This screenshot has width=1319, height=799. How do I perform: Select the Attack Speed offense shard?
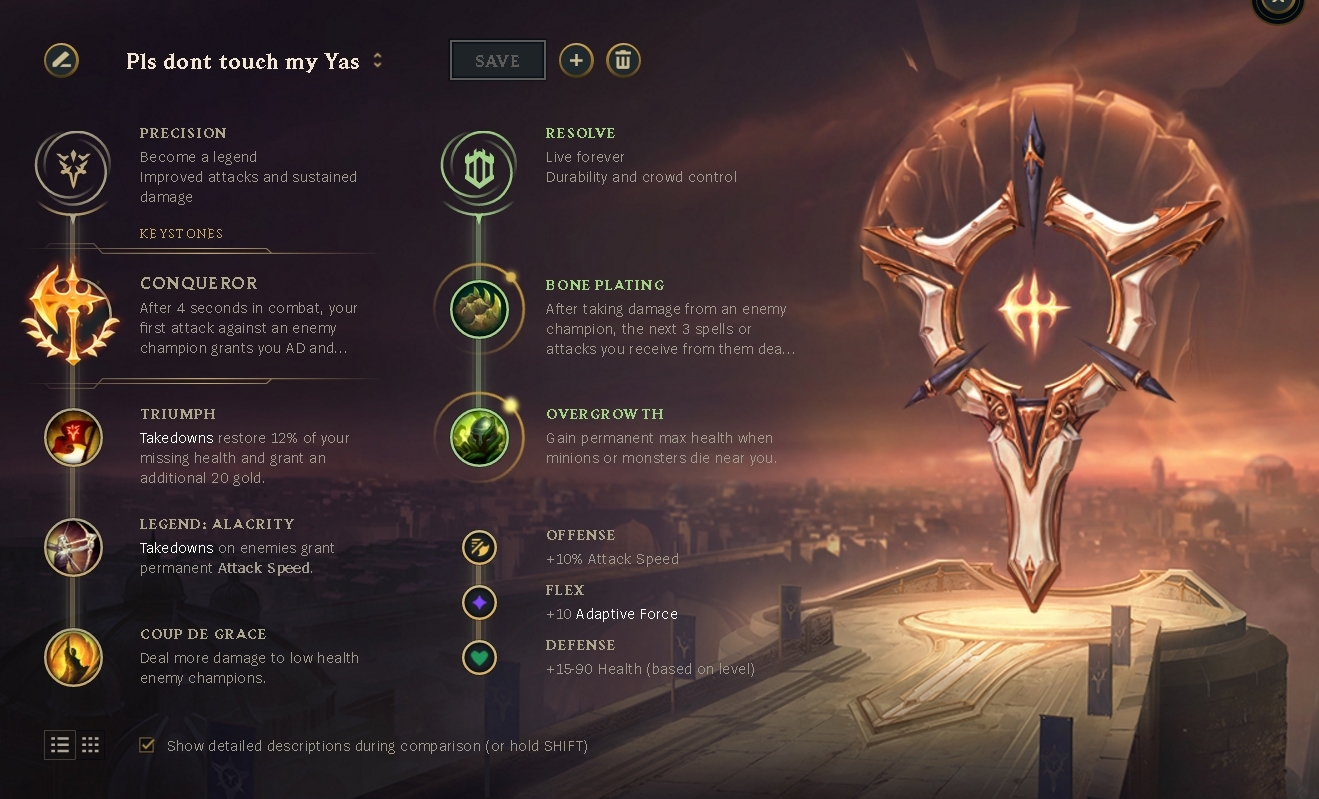(x=479, y=547)
